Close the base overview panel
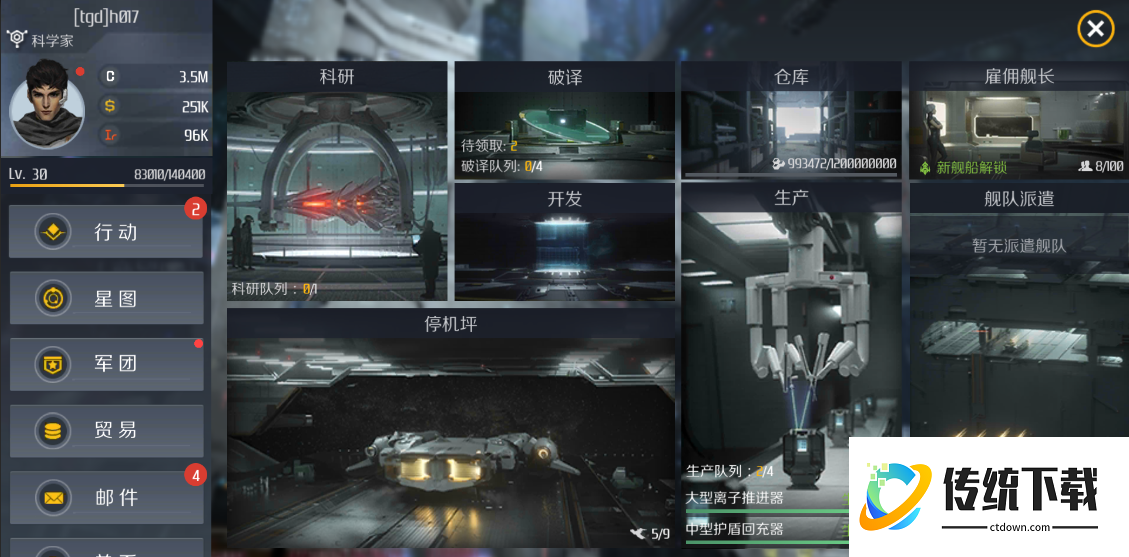Viewport: 1129px width, 557px height. click(1095, 29)
